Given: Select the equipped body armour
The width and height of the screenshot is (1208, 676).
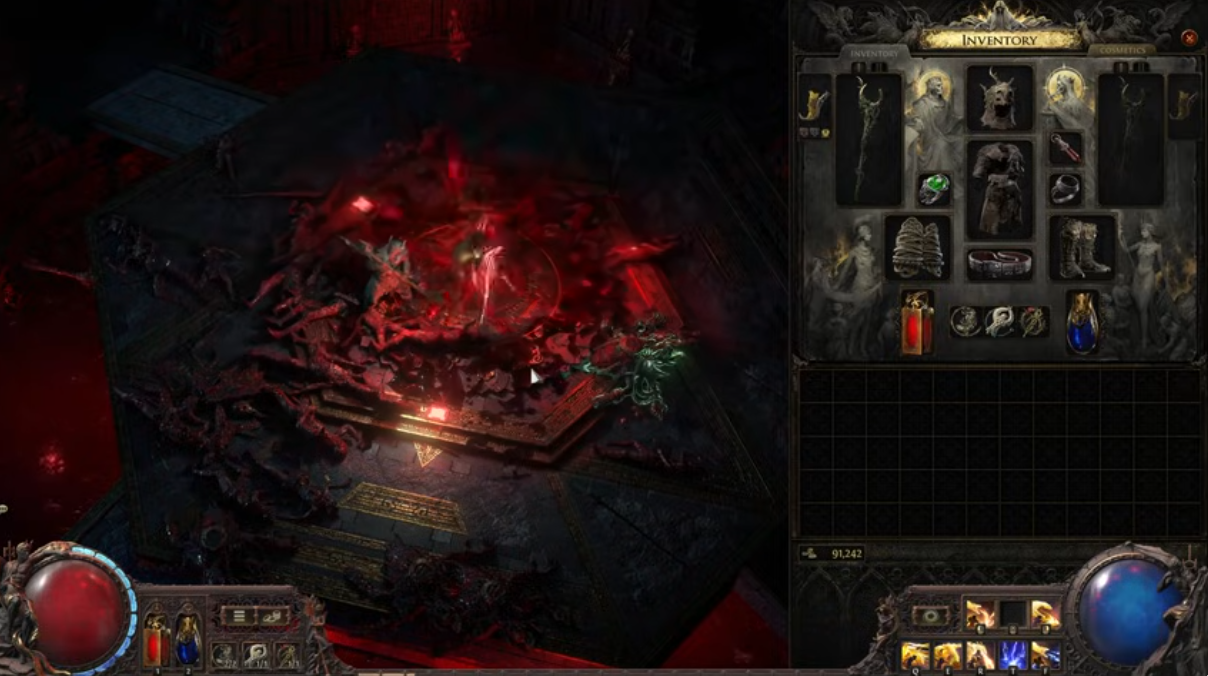Looking at the screenshot, I should [x=999, y=188].
